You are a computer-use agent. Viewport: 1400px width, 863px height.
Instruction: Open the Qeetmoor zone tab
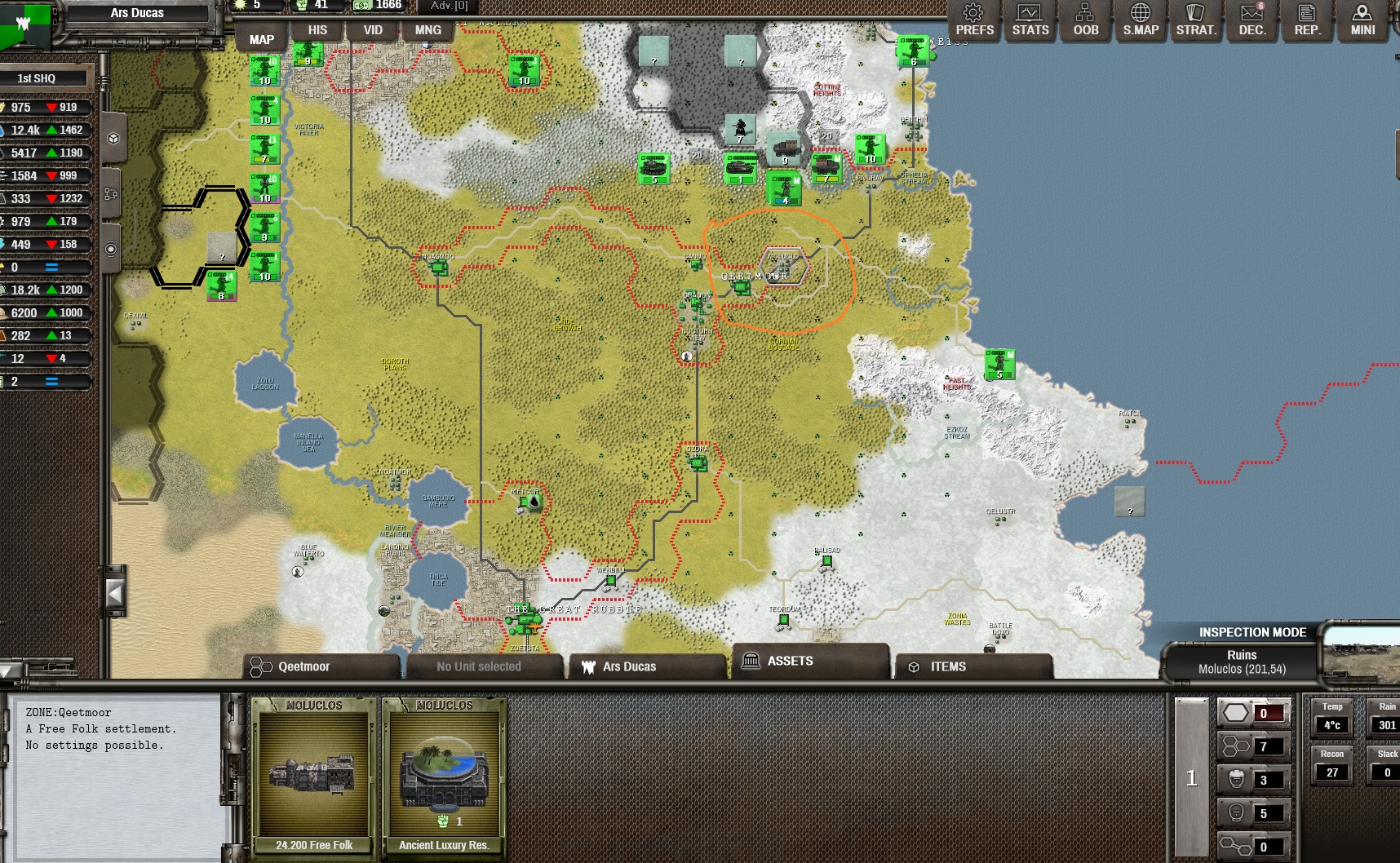tap(321, 666)
